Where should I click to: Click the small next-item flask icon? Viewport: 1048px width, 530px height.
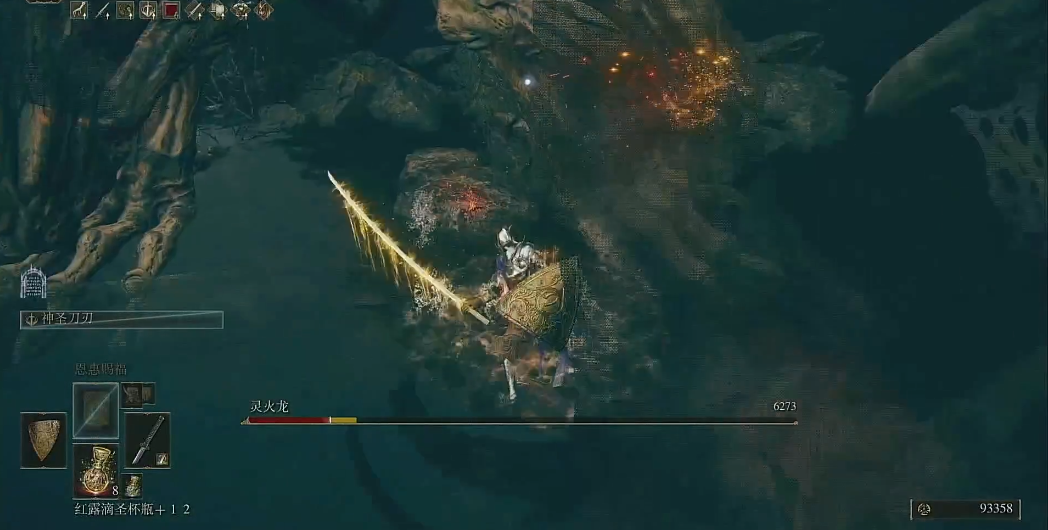click(x=133, y=486)
